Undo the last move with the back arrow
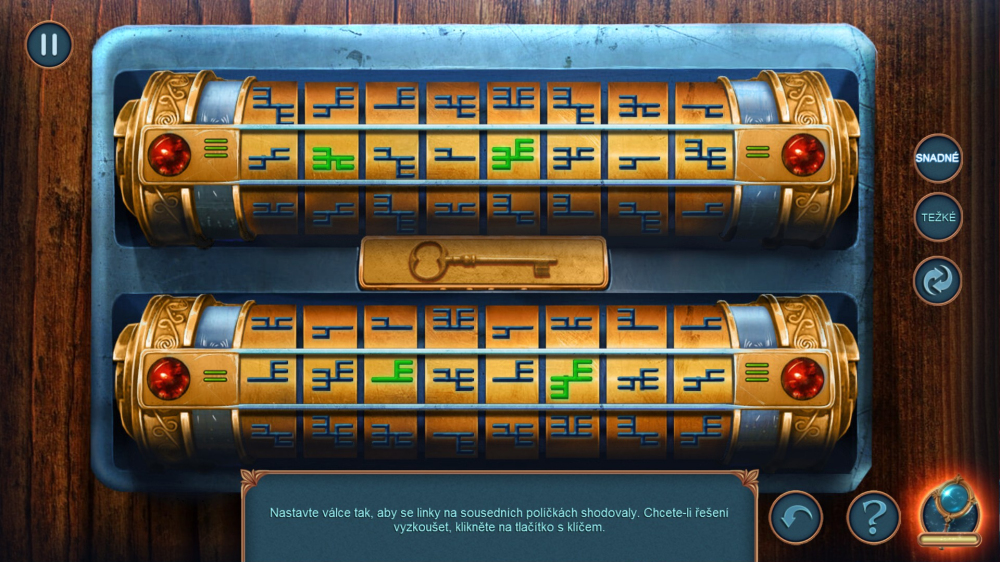Viewport: 1000px width, 562px height. [795, 517]
